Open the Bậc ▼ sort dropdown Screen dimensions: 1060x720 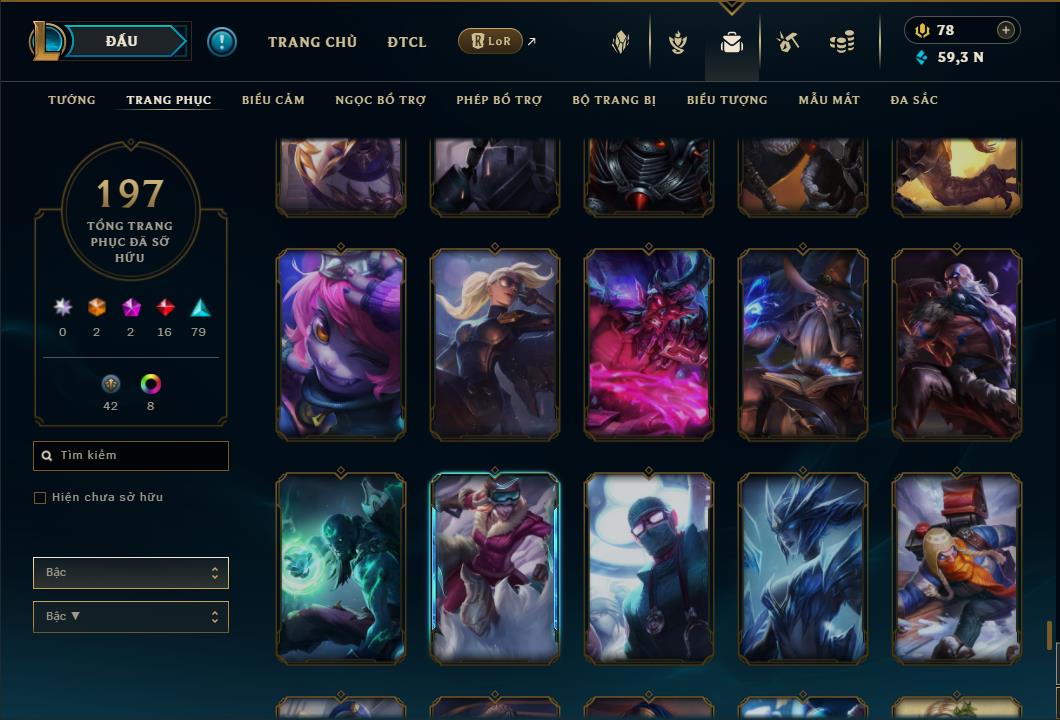coord(131,617)
